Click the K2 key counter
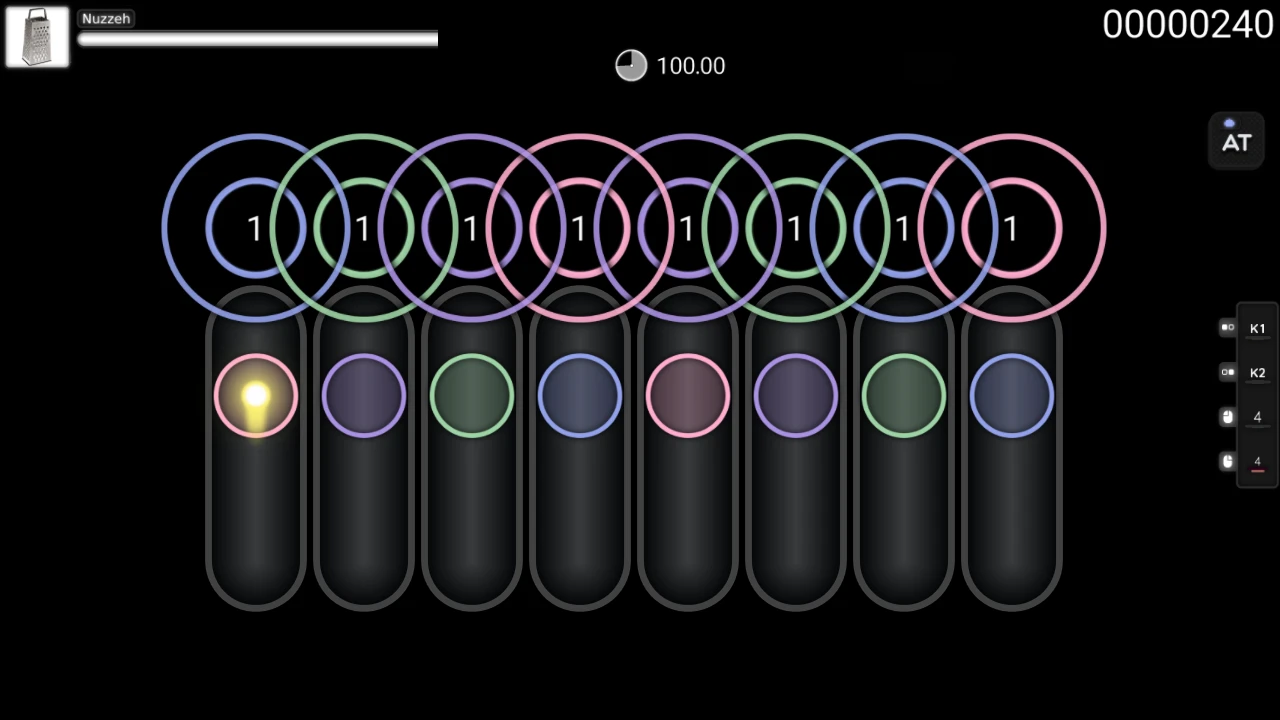The height and width of the screenshot is (720, 1280). point(1257,373)
